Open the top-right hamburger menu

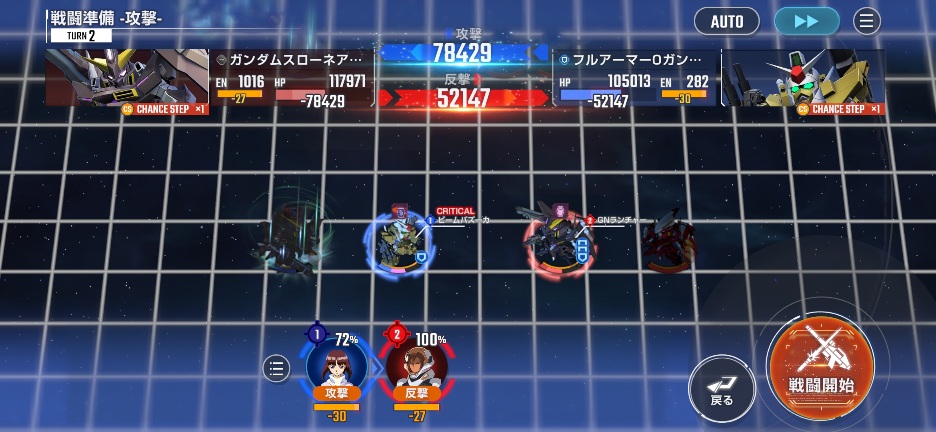866,20
